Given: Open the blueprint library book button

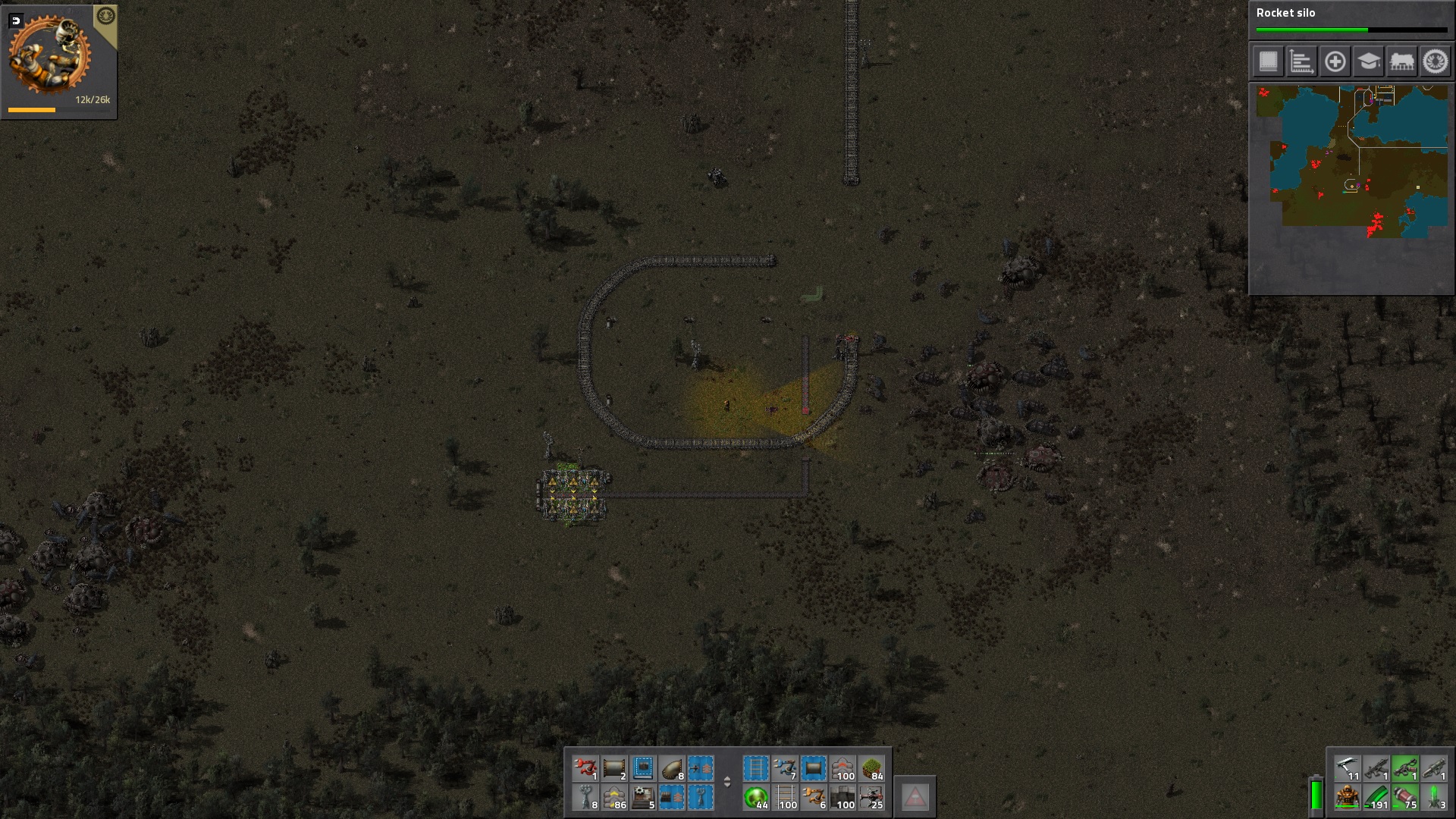Looking at the screenshot, I should pyautogui.click(x=1269, y=61).
